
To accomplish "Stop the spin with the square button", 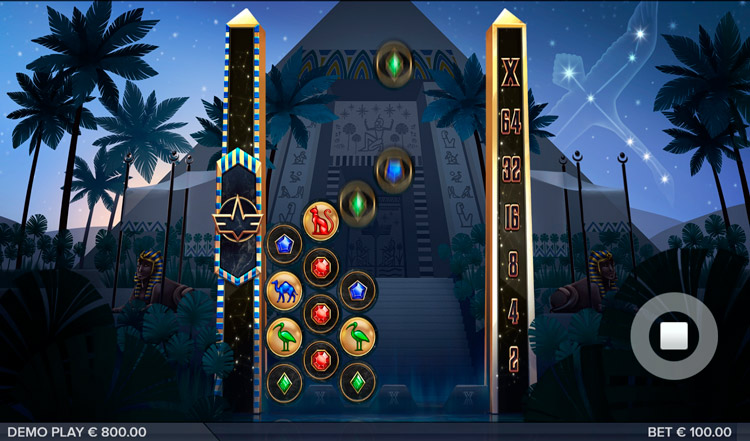I will point(673,337).
